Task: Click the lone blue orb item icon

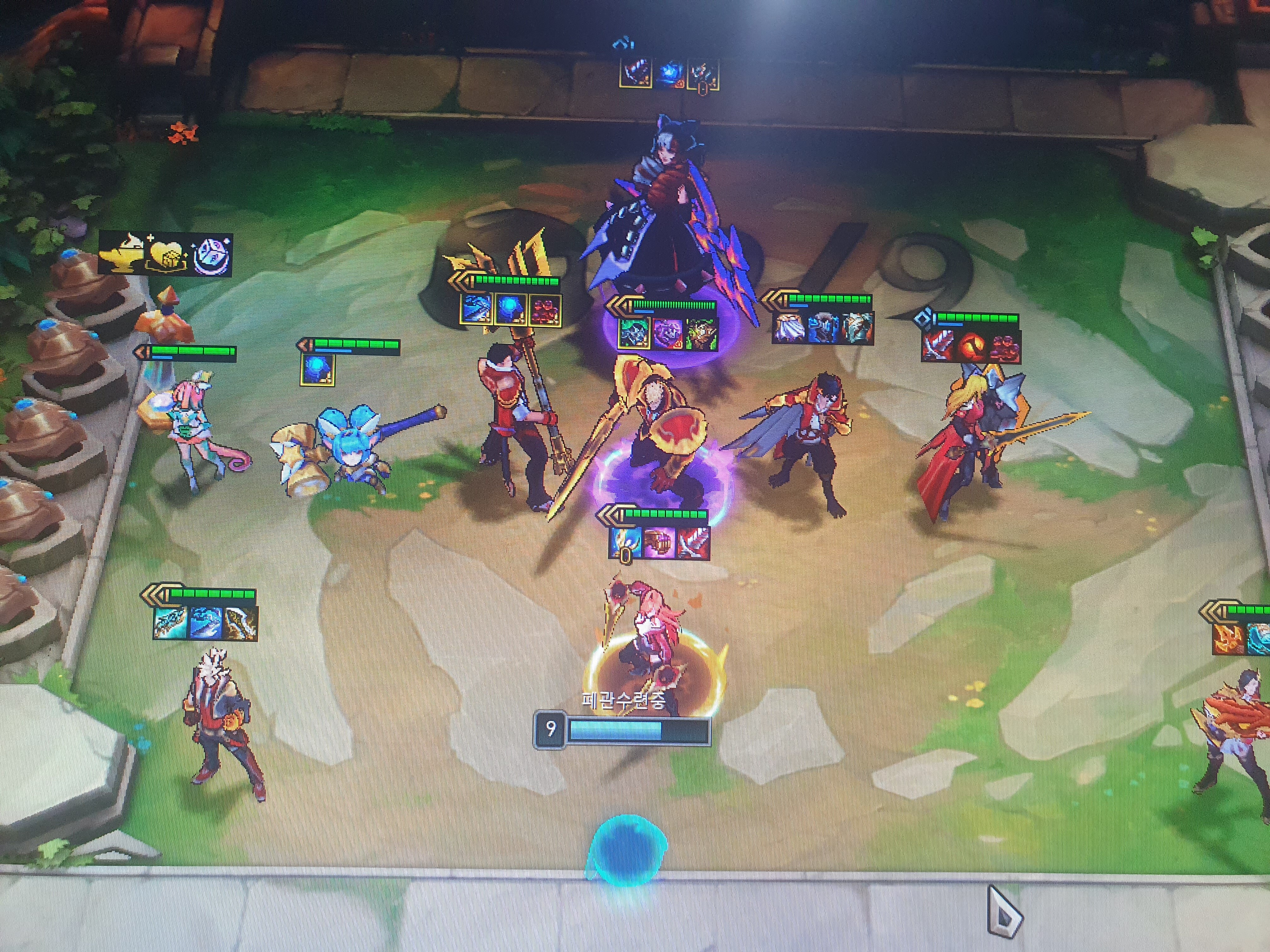Action: tap(317, 369)
